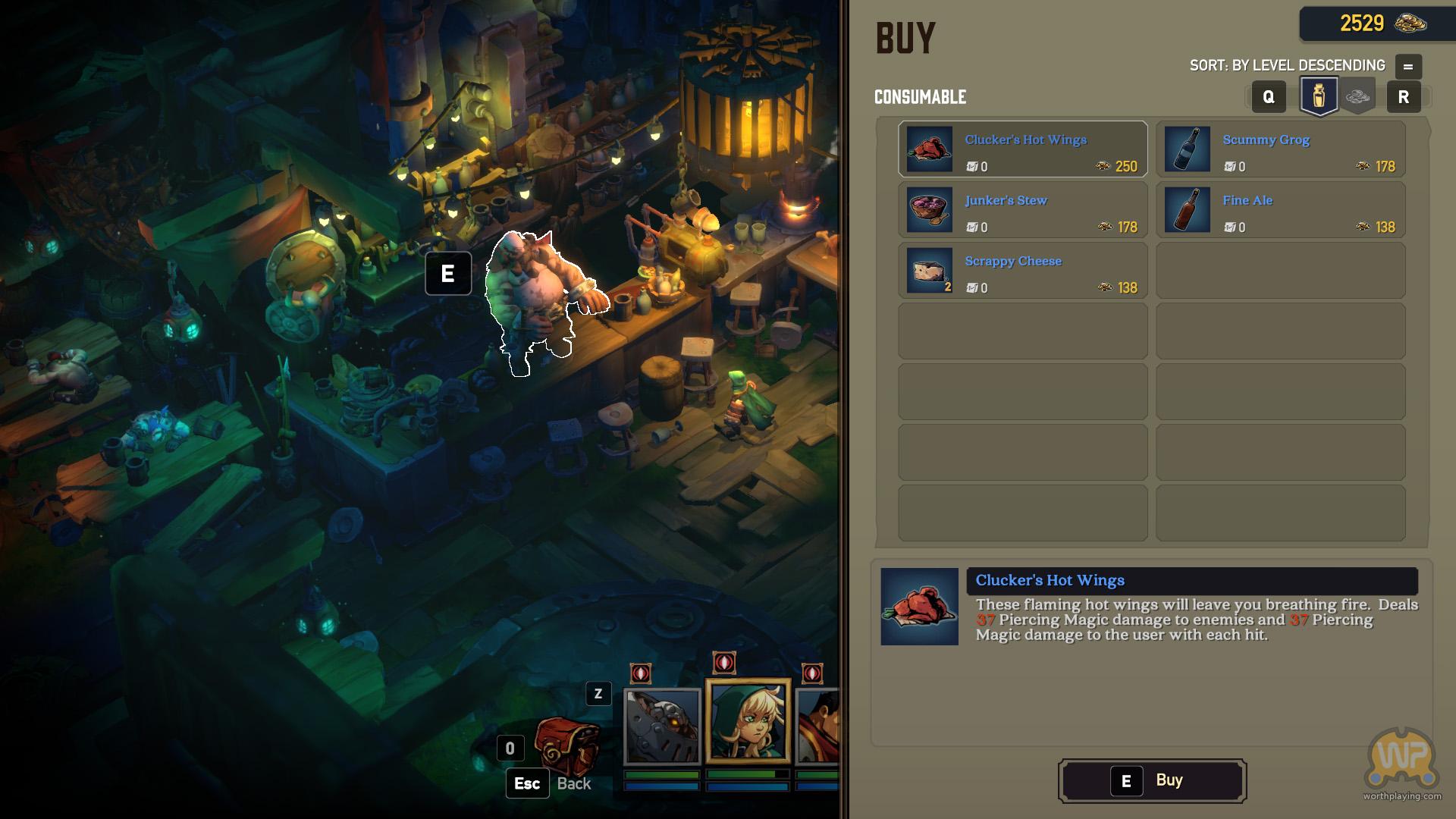Screen dimensions: 1456x819
Task: Switch to the greyed-out materials tab
Action: [x=1357, y=96]
